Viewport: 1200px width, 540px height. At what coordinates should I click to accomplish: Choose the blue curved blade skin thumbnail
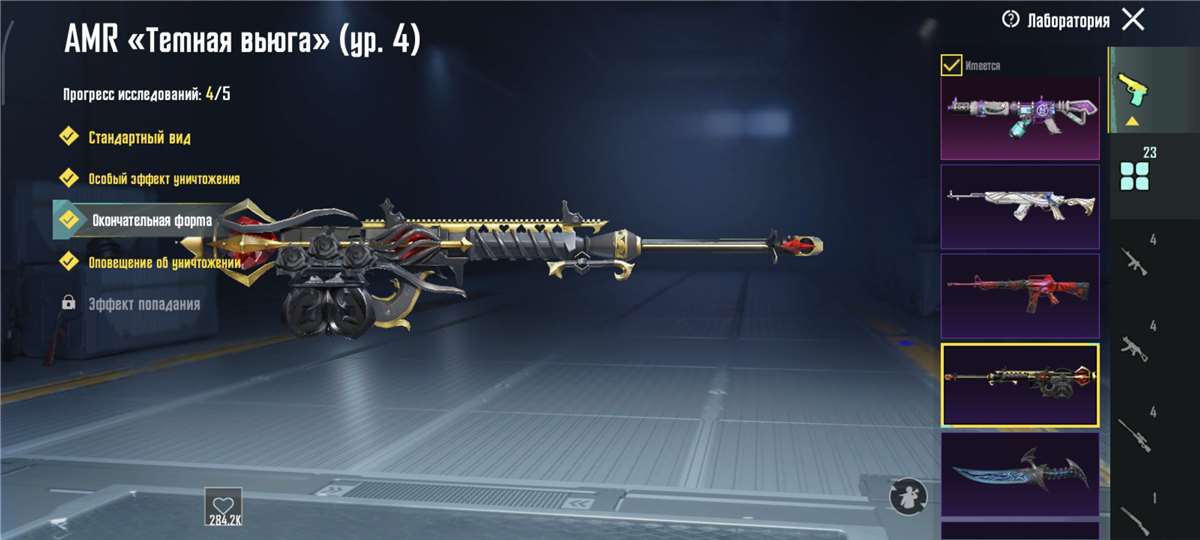pyautogui.click(x=1019, y=473)
